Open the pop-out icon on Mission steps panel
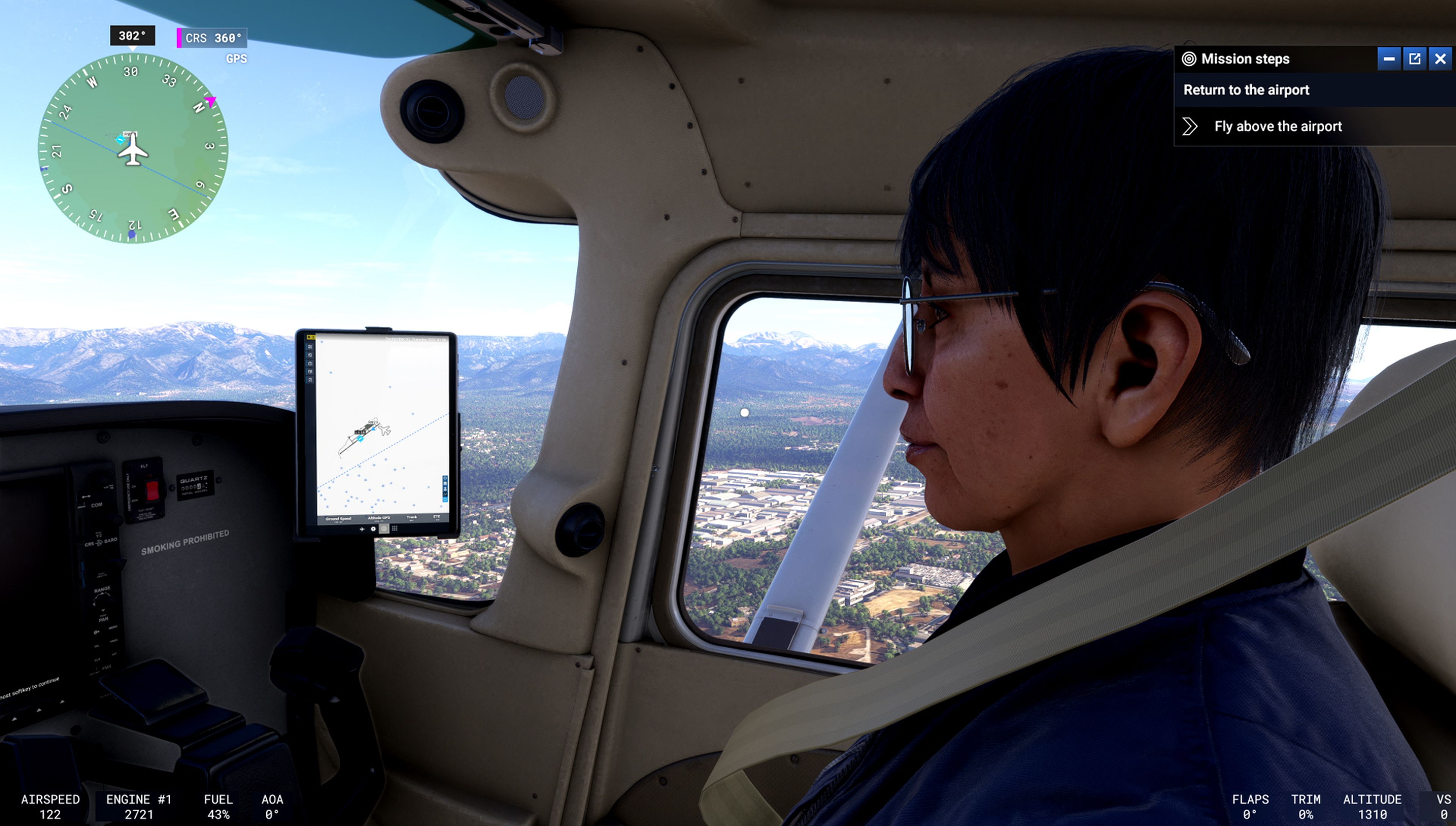 [x=1414, y=59]
